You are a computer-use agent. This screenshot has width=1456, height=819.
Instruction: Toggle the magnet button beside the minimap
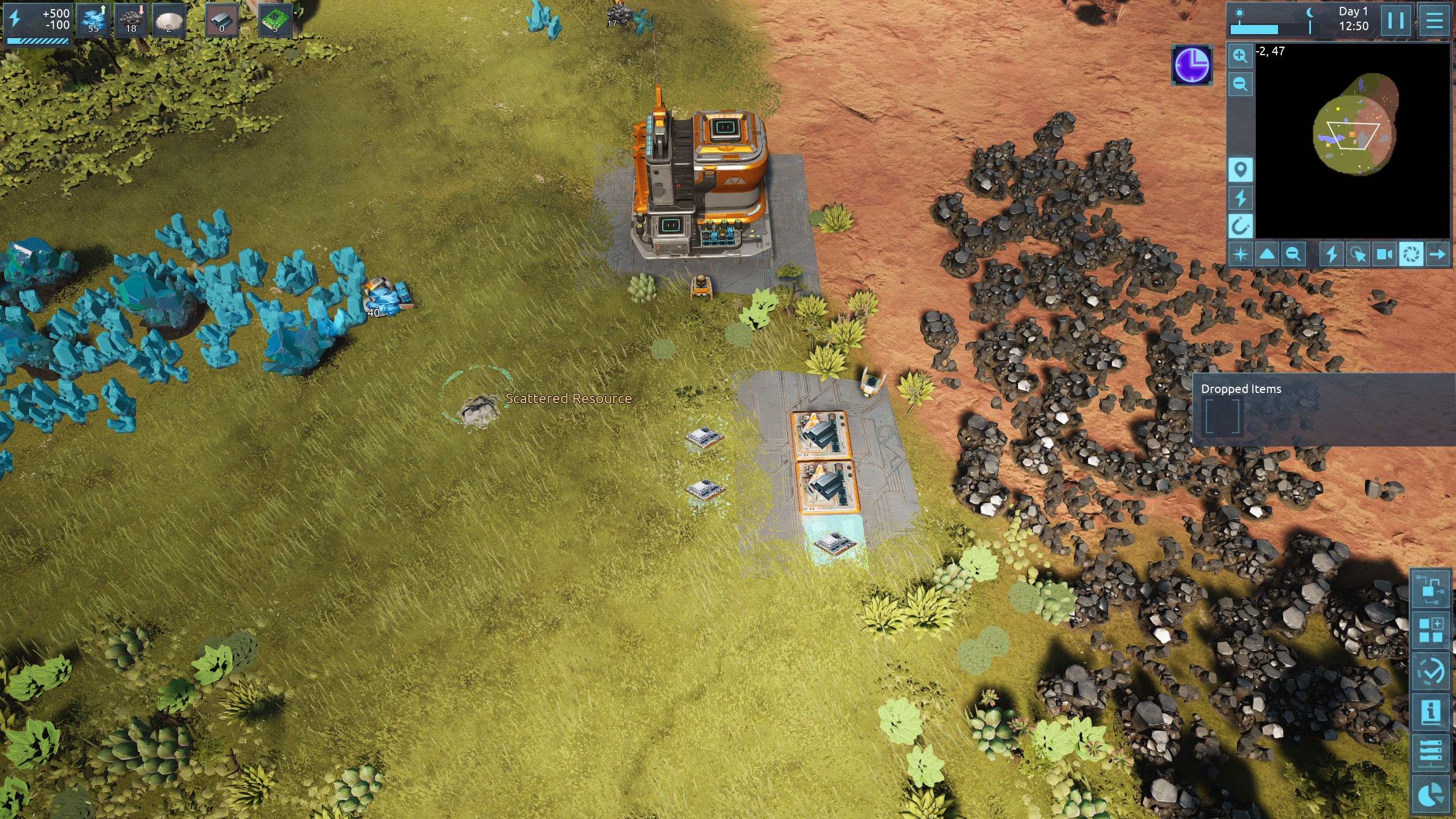(1240, 226)
